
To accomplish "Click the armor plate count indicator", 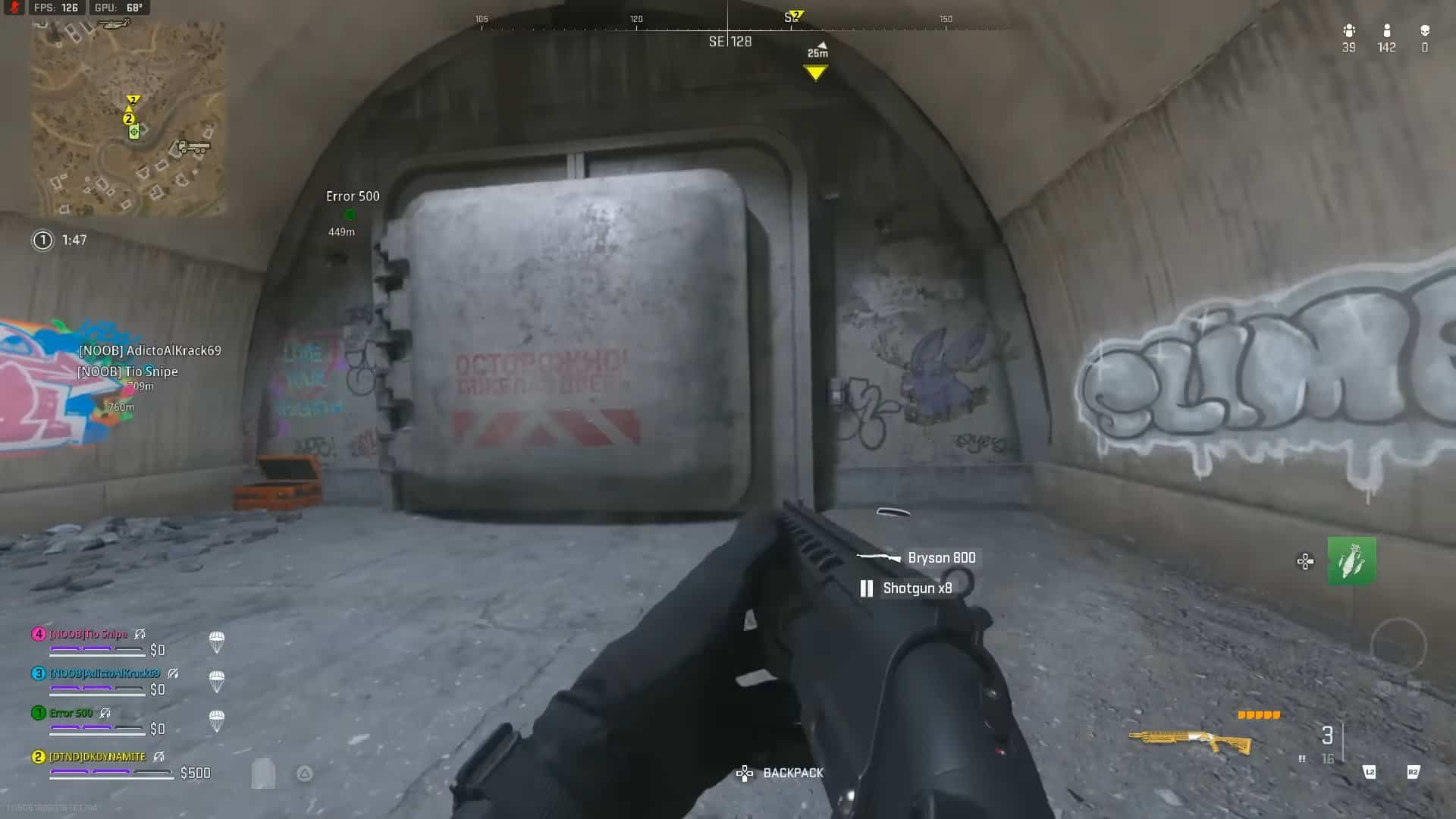I will click(1259, 715).
